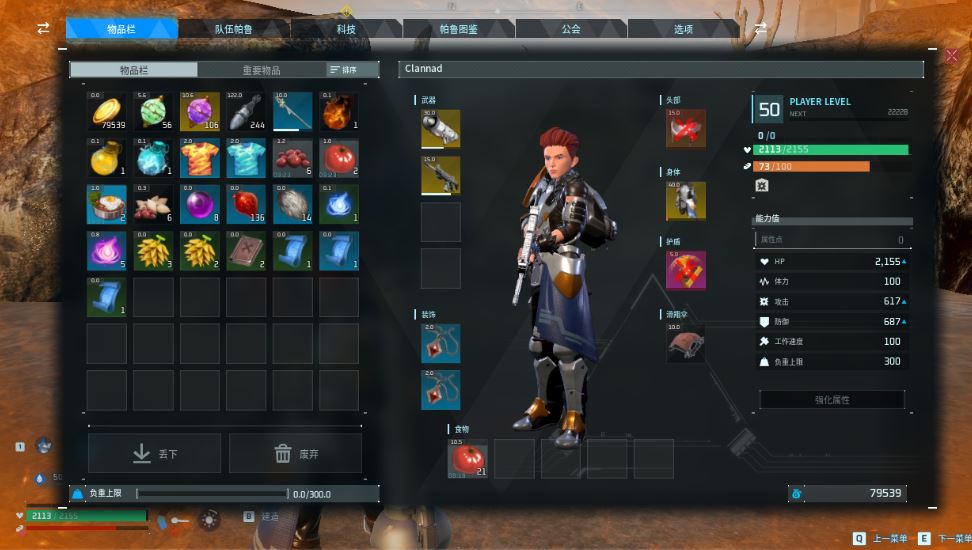Open the 选项 tab
Viewport: 972px width, 550px height.
(x=683, y=29)
